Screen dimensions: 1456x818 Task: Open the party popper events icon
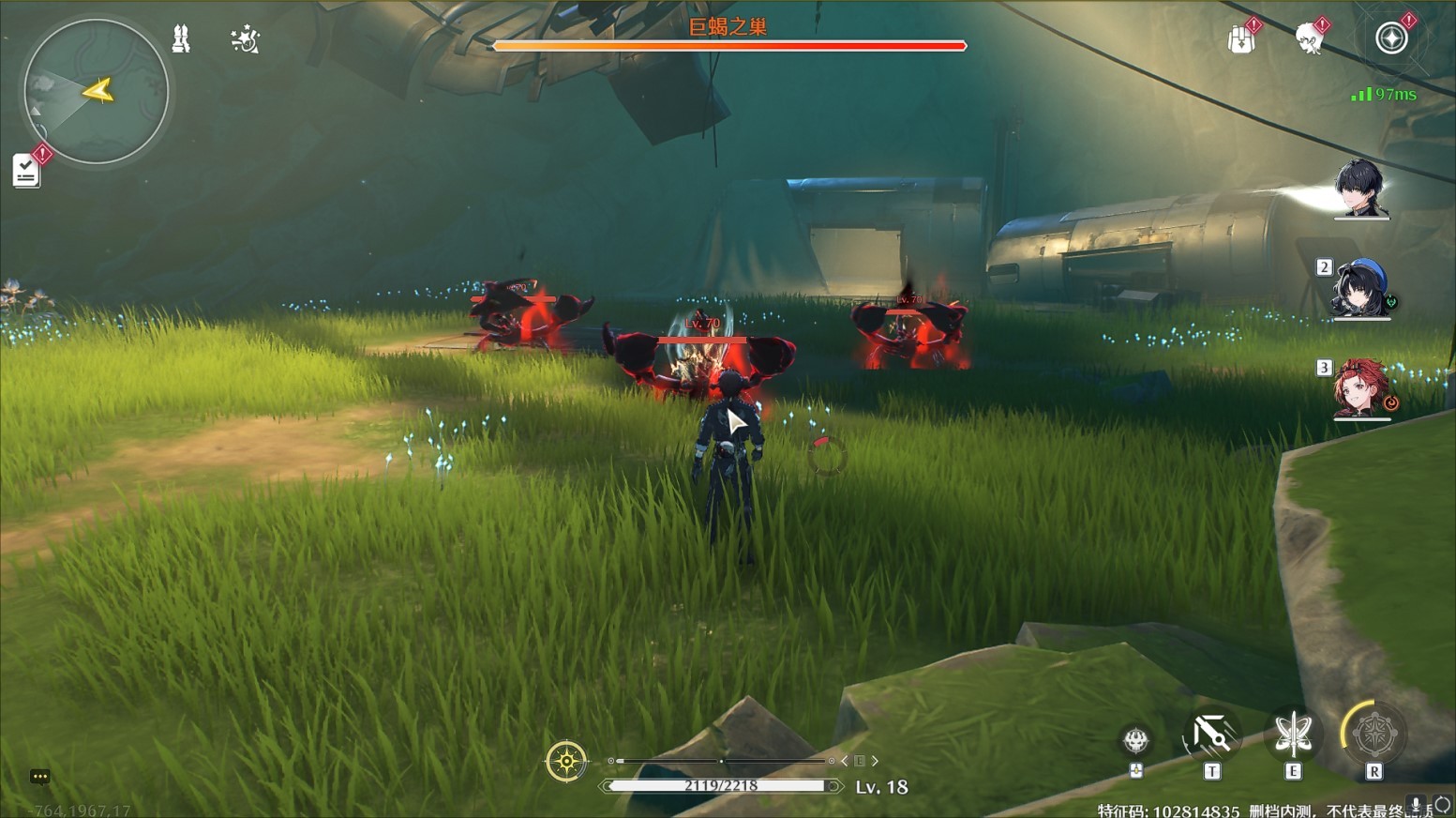pos(245,39)
